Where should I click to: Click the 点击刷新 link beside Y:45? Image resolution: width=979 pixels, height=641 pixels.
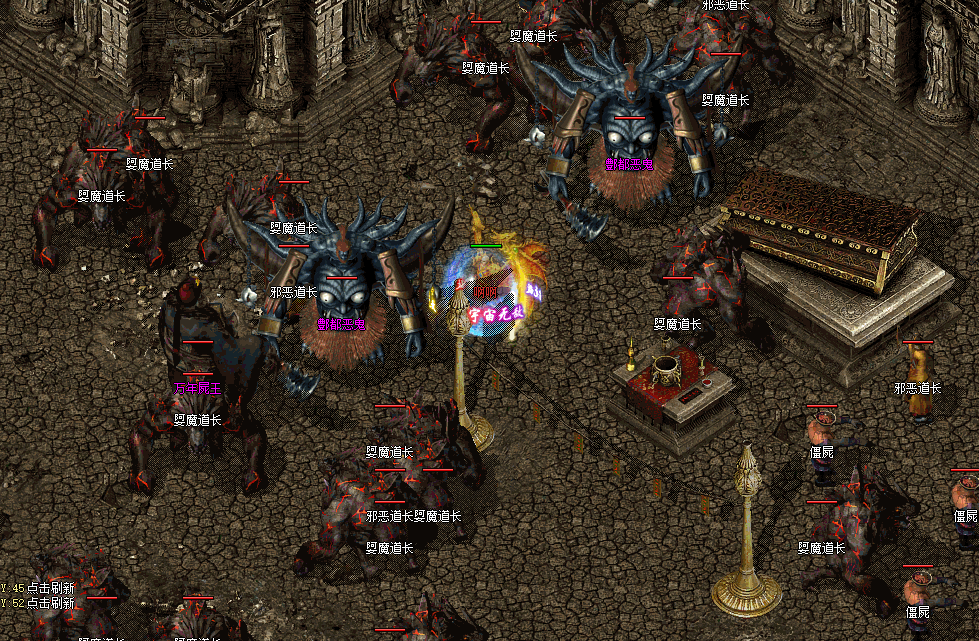click(51, 588)
